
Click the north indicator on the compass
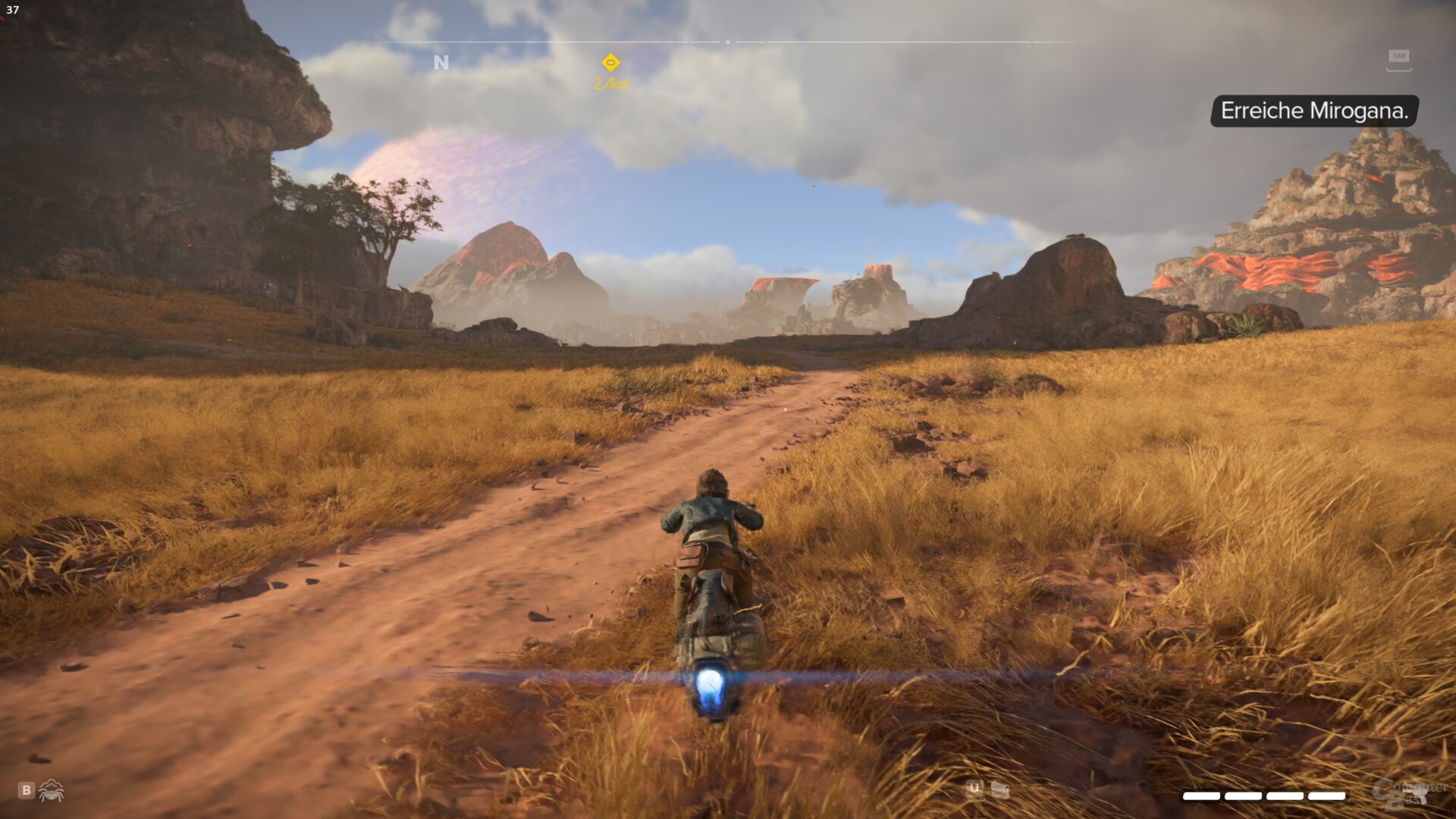(x=441, y=63)
